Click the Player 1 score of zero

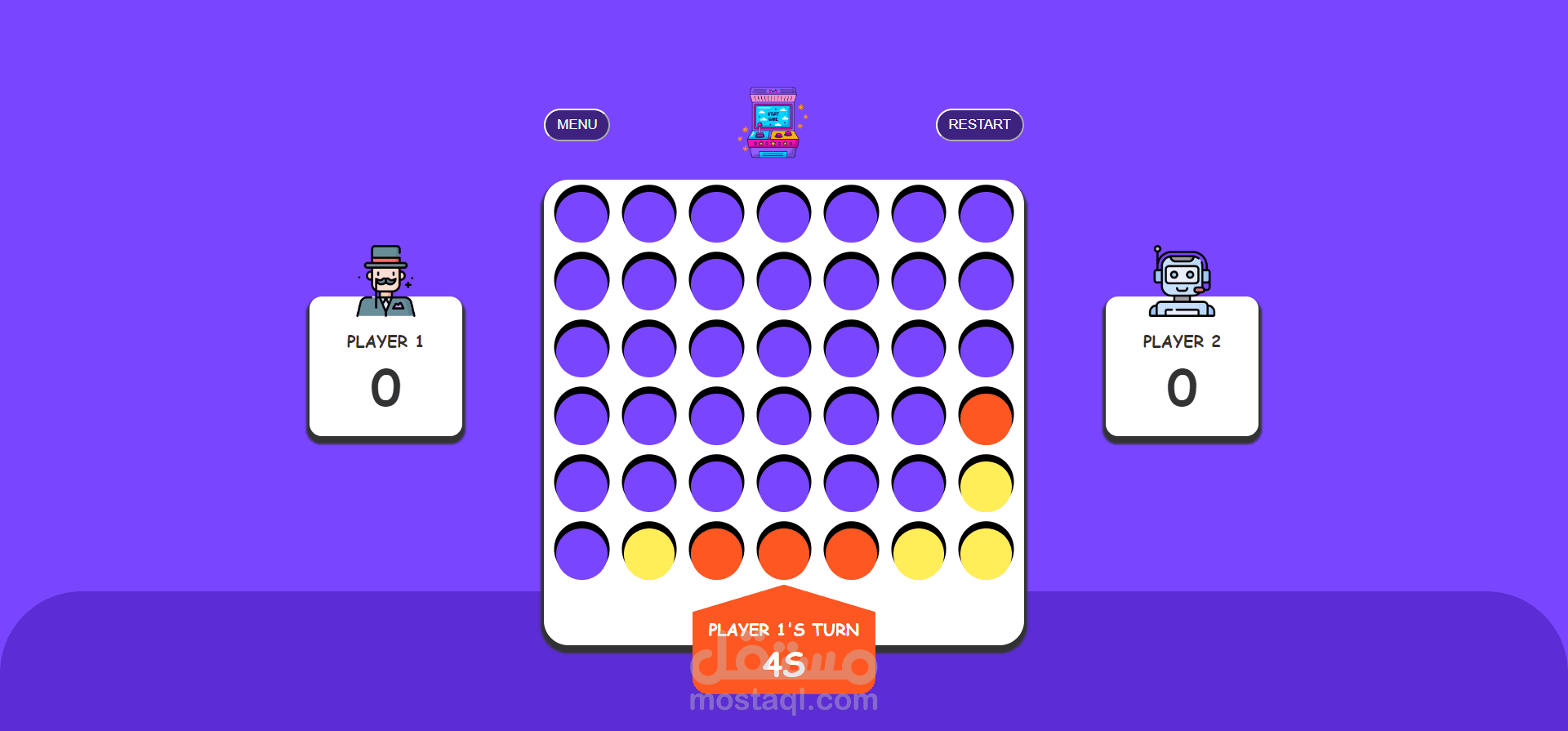point(385,390)
